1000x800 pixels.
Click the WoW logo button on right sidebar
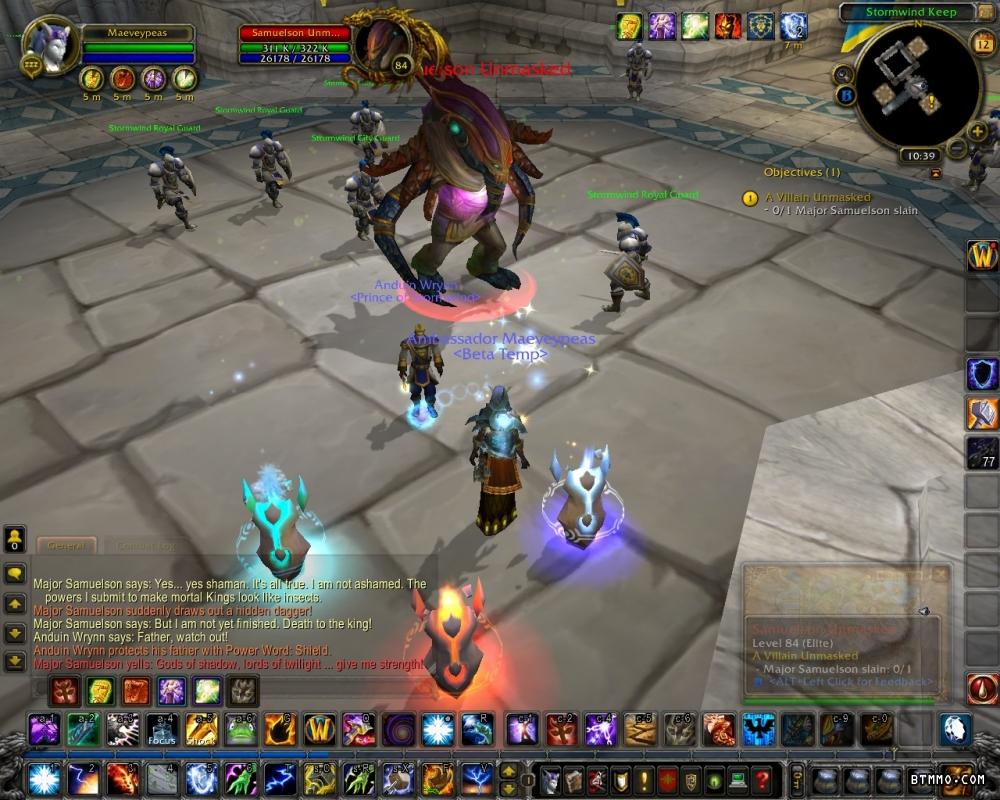tap(981, 256)
